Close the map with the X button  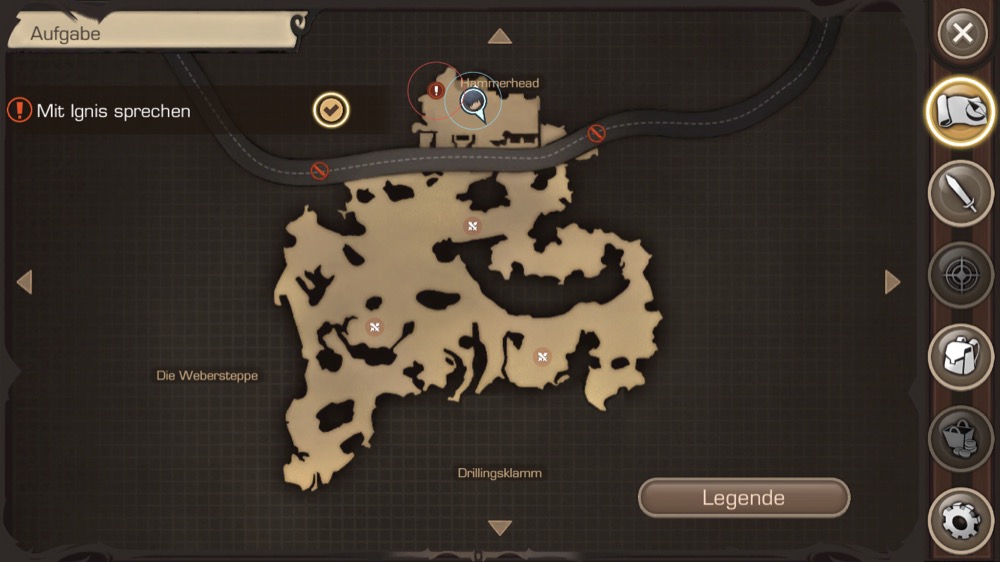point(962,34)
